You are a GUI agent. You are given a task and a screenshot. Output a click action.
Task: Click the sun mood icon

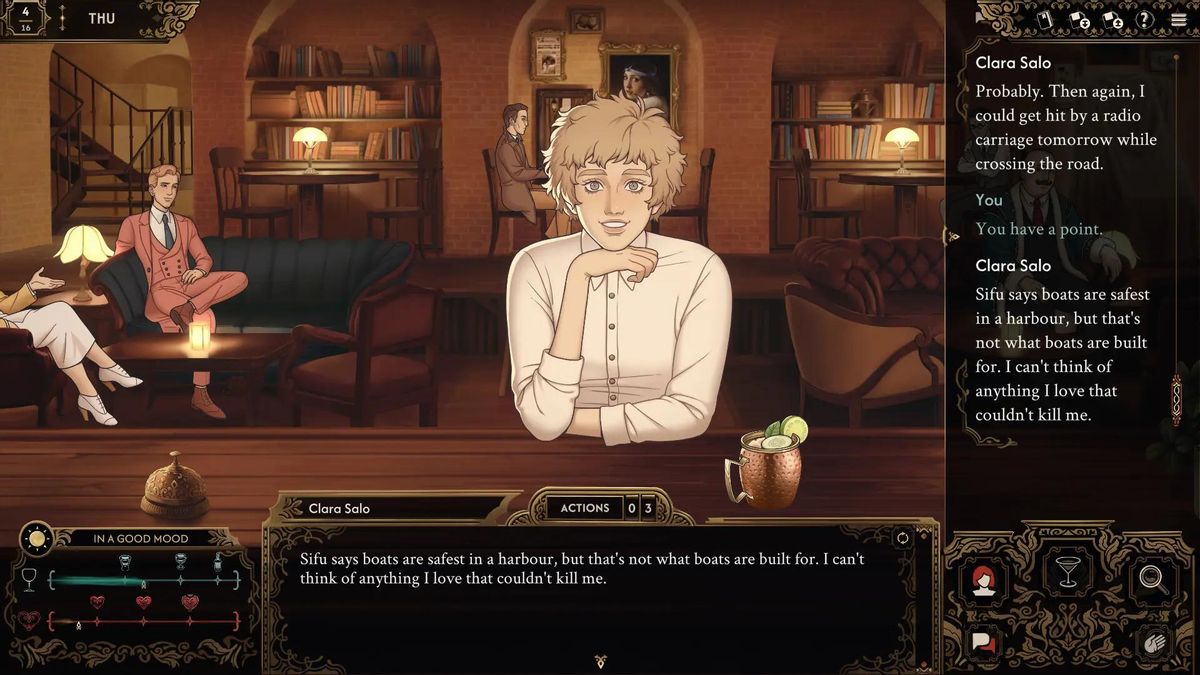pyautogui.click(x=38, y=539)
